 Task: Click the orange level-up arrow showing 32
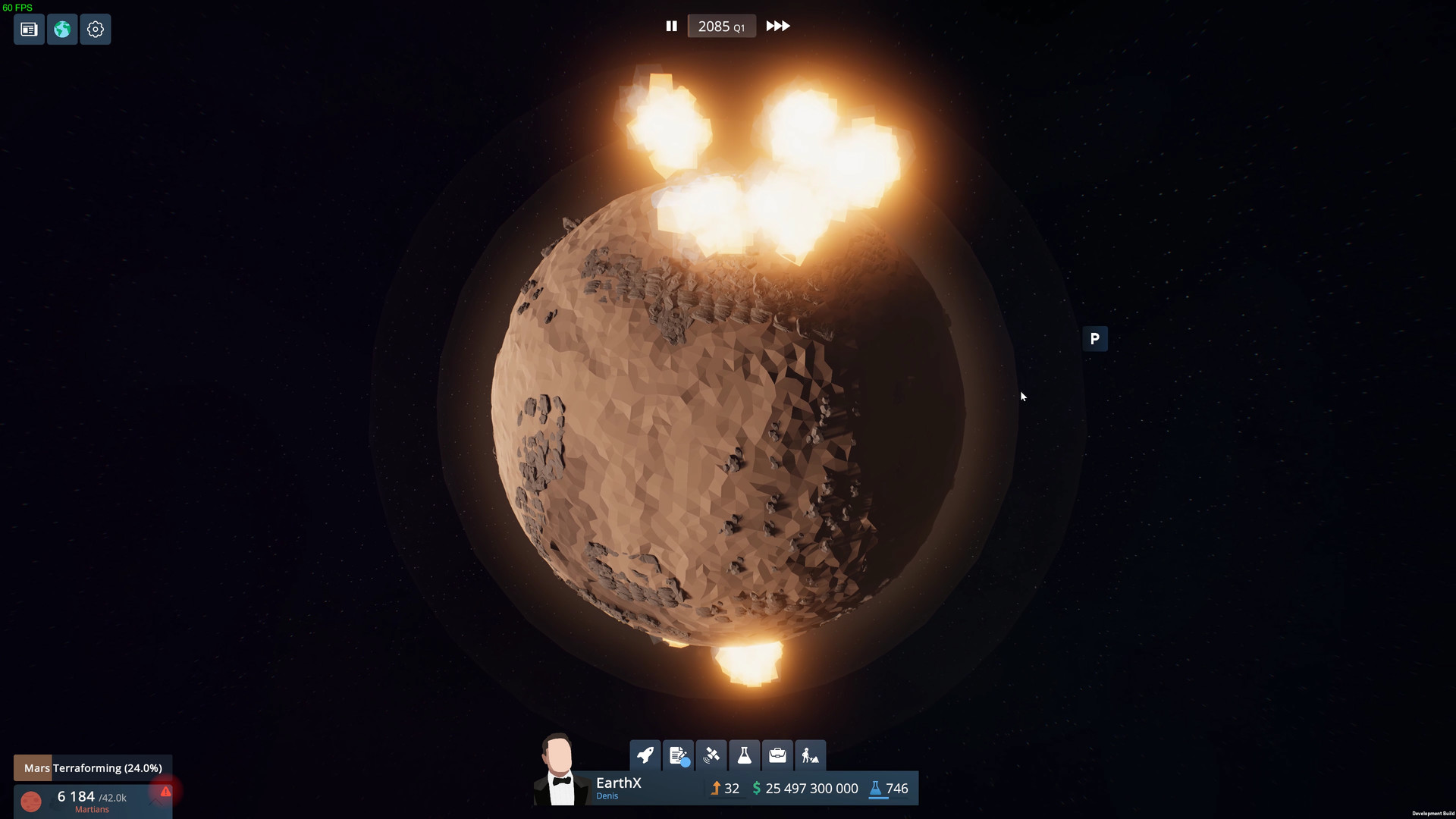[x=725, y=789]
